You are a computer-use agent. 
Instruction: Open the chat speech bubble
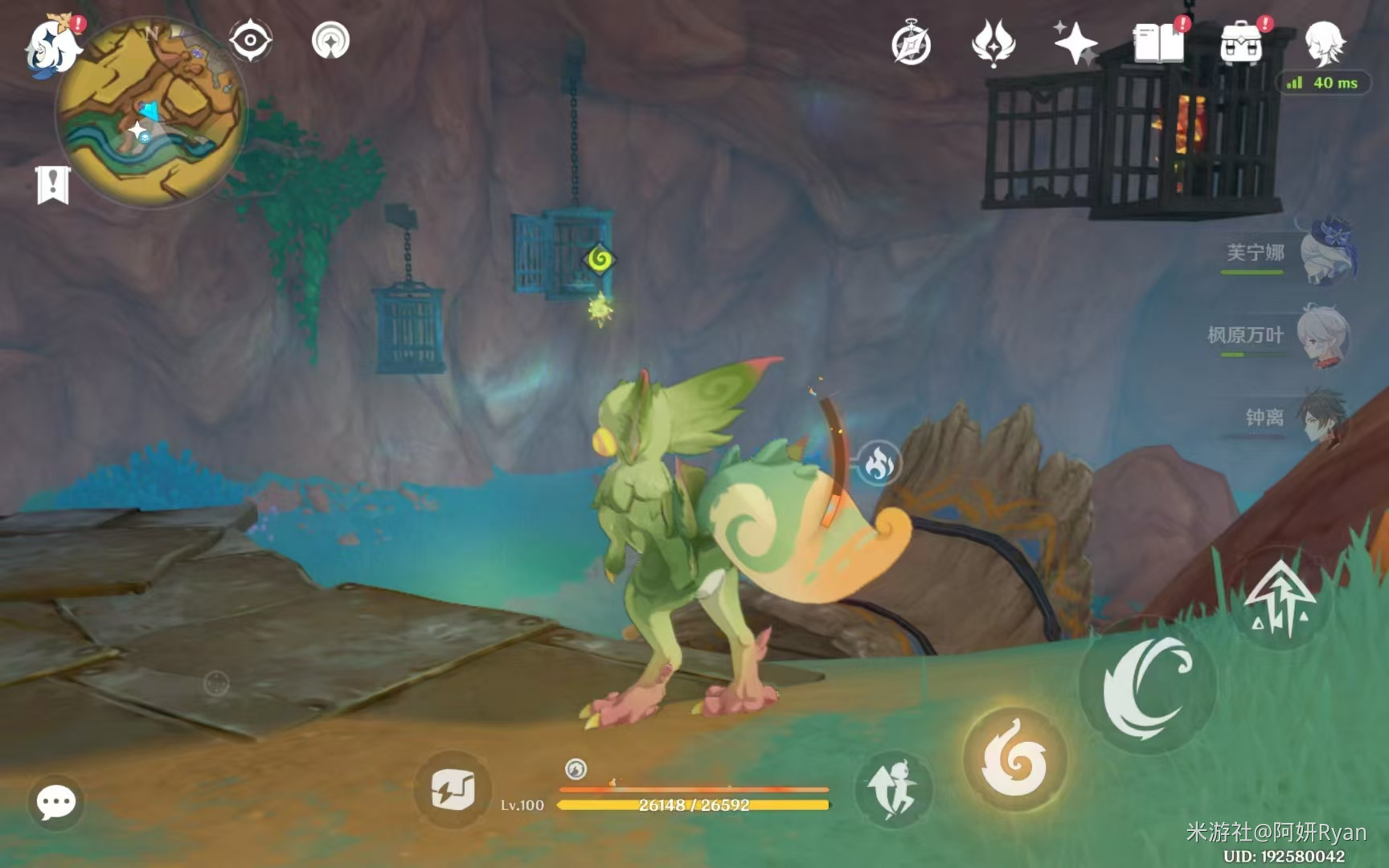click(56, 802)
